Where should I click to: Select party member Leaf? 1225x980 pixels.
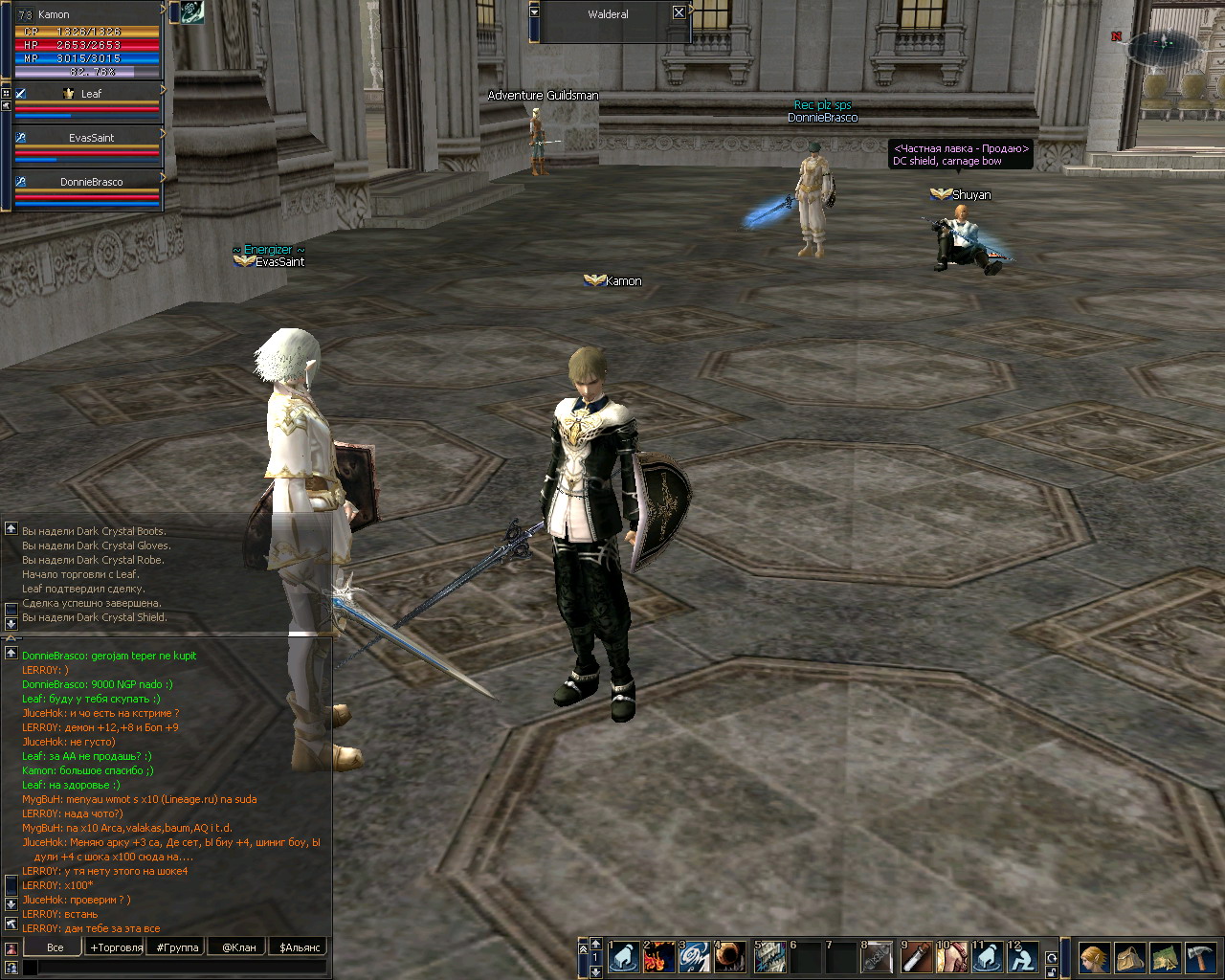point(91,94)
